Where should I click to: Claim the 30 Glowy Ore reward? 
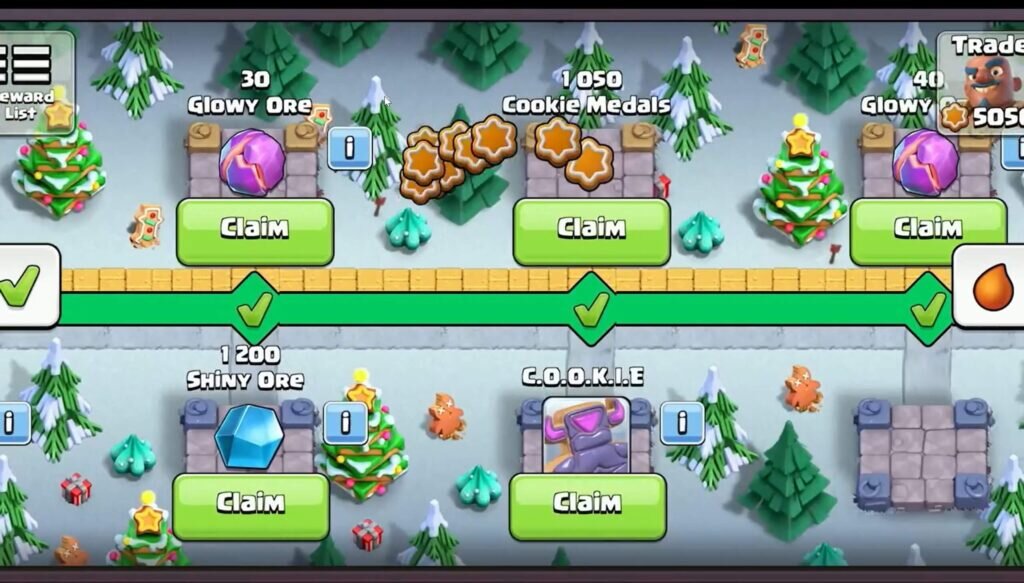[255, 230]
